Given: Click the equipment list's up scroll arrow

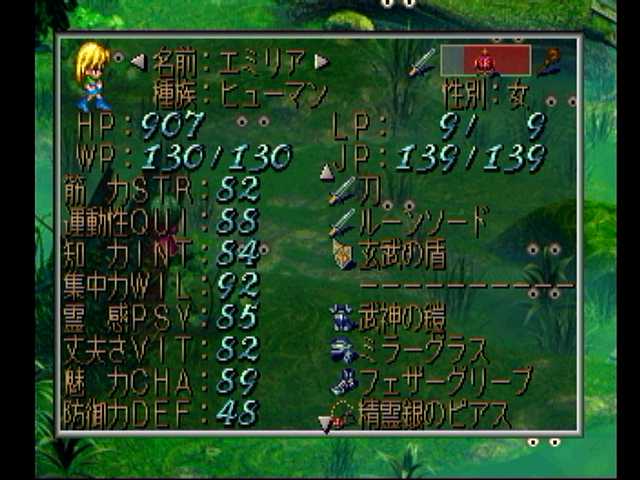Looking at the screenshot, I should [325, 173].
